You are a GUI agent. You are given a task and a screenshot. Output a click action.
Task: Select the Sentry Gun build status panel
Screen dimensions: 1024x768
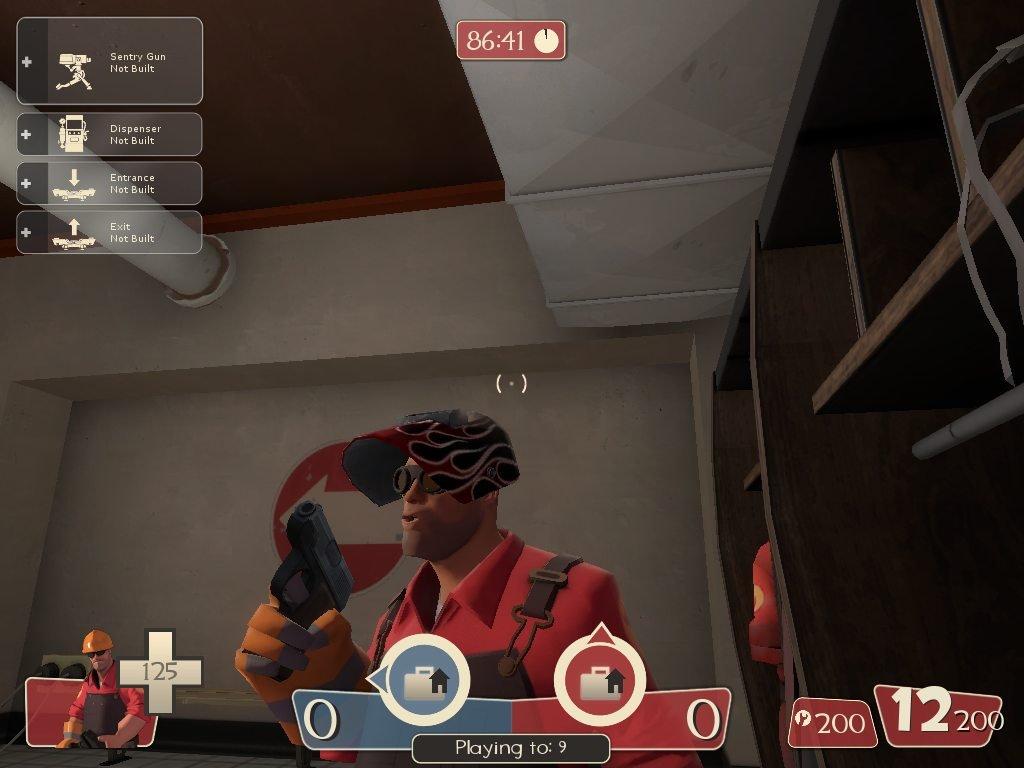pyautogui.click(x=110, y=62)
